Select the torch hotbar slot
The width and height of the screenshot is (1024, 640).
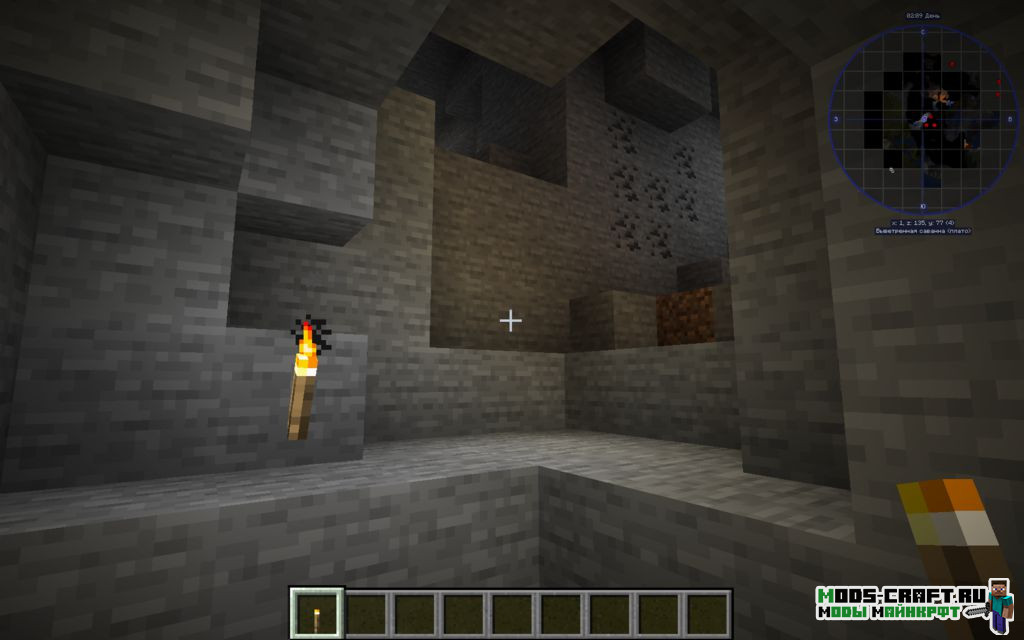coord(317,613)
